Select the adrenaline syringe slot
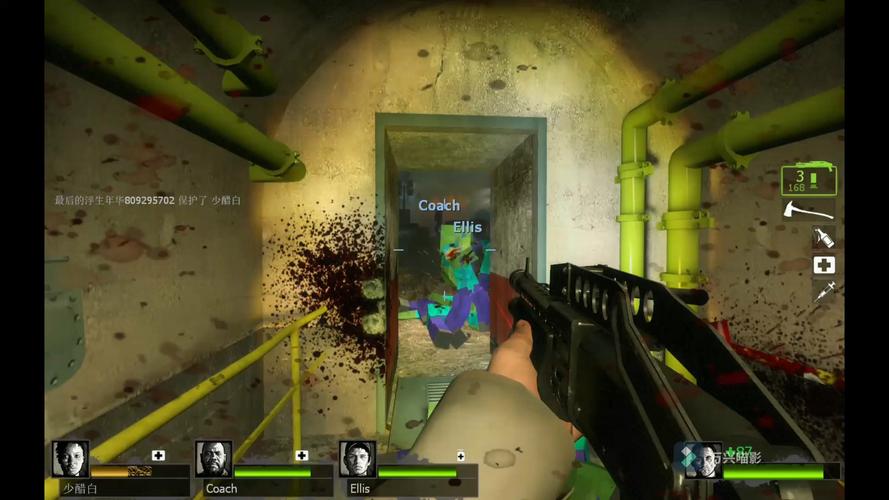The height and width of the screenshot is (500, 889). click(x=823, y=291)
